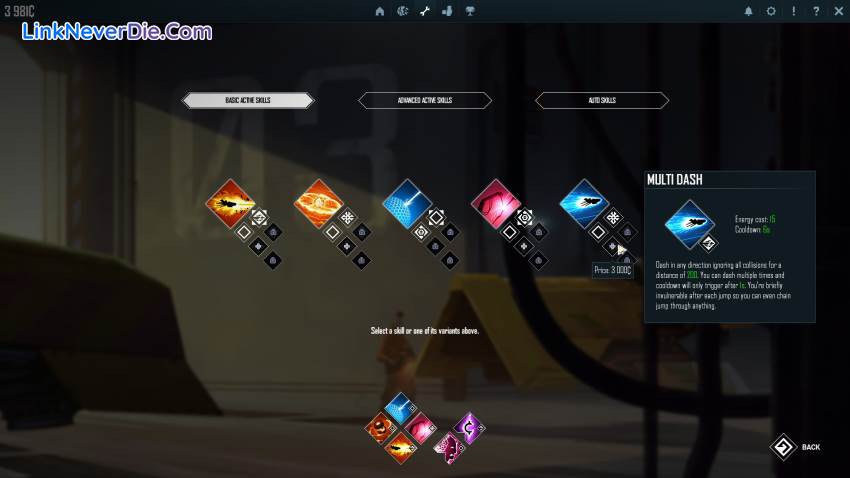Open the trophy icon in top bar
This screenshot has width=850, height=478.
click(x=469, y=11)
